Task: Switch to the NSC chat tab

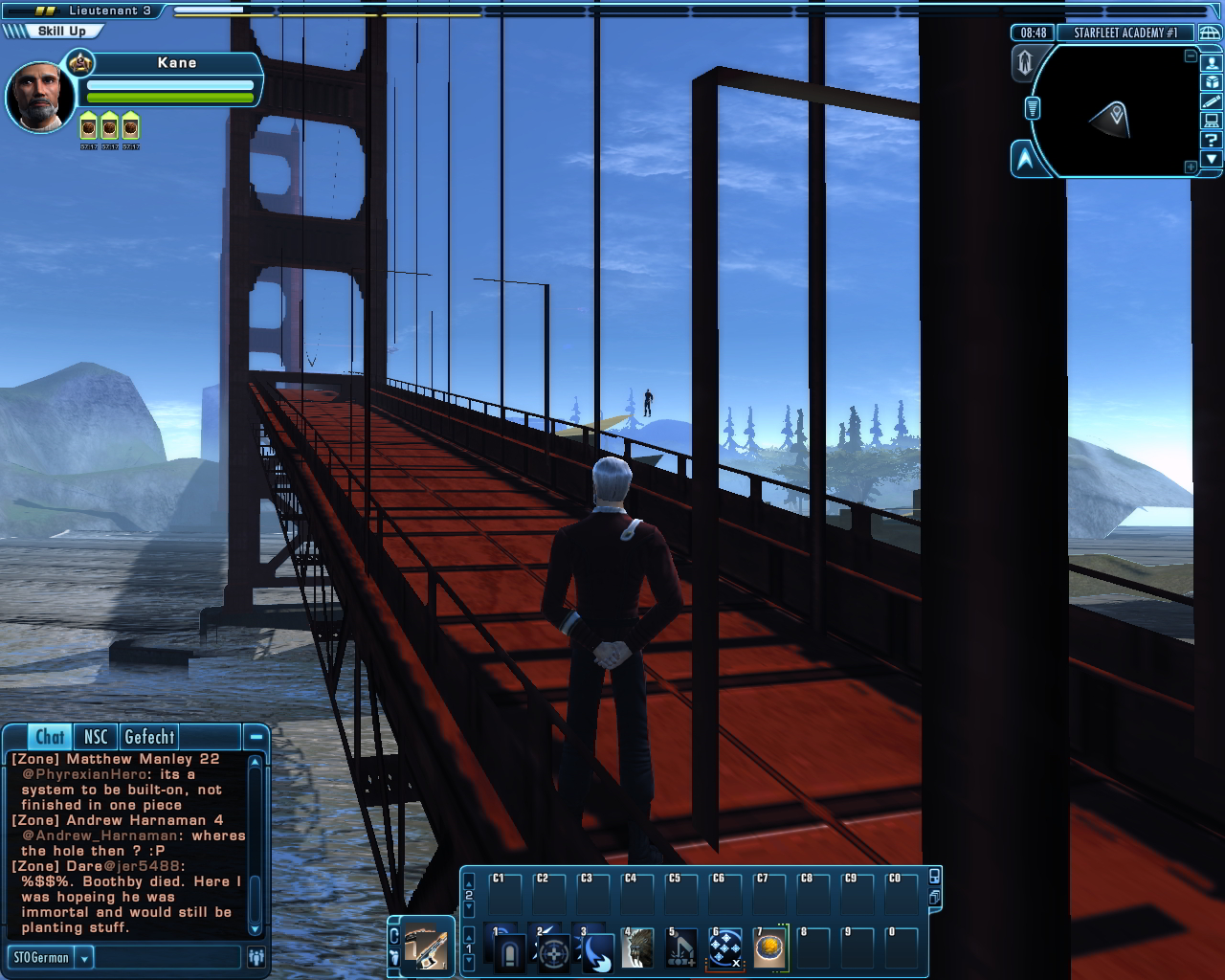Action: coord(96,737)
